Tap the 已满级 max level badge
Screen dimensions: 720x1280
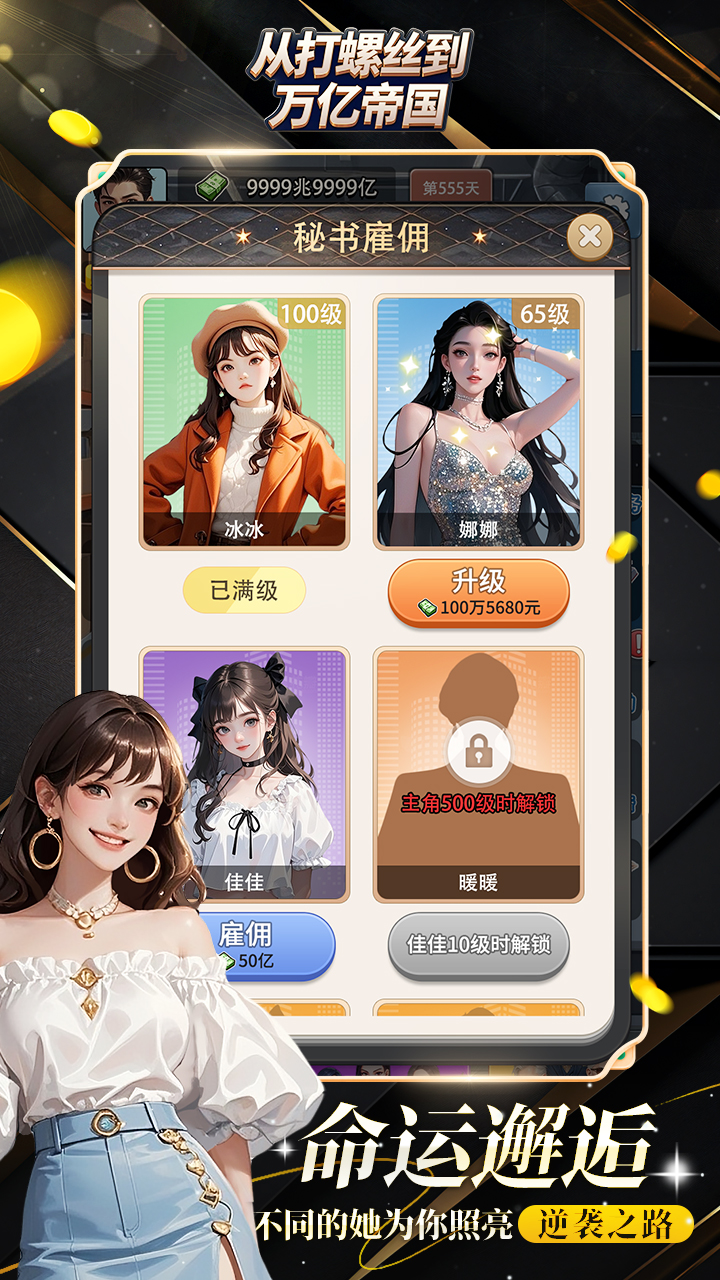click(244, 591)
